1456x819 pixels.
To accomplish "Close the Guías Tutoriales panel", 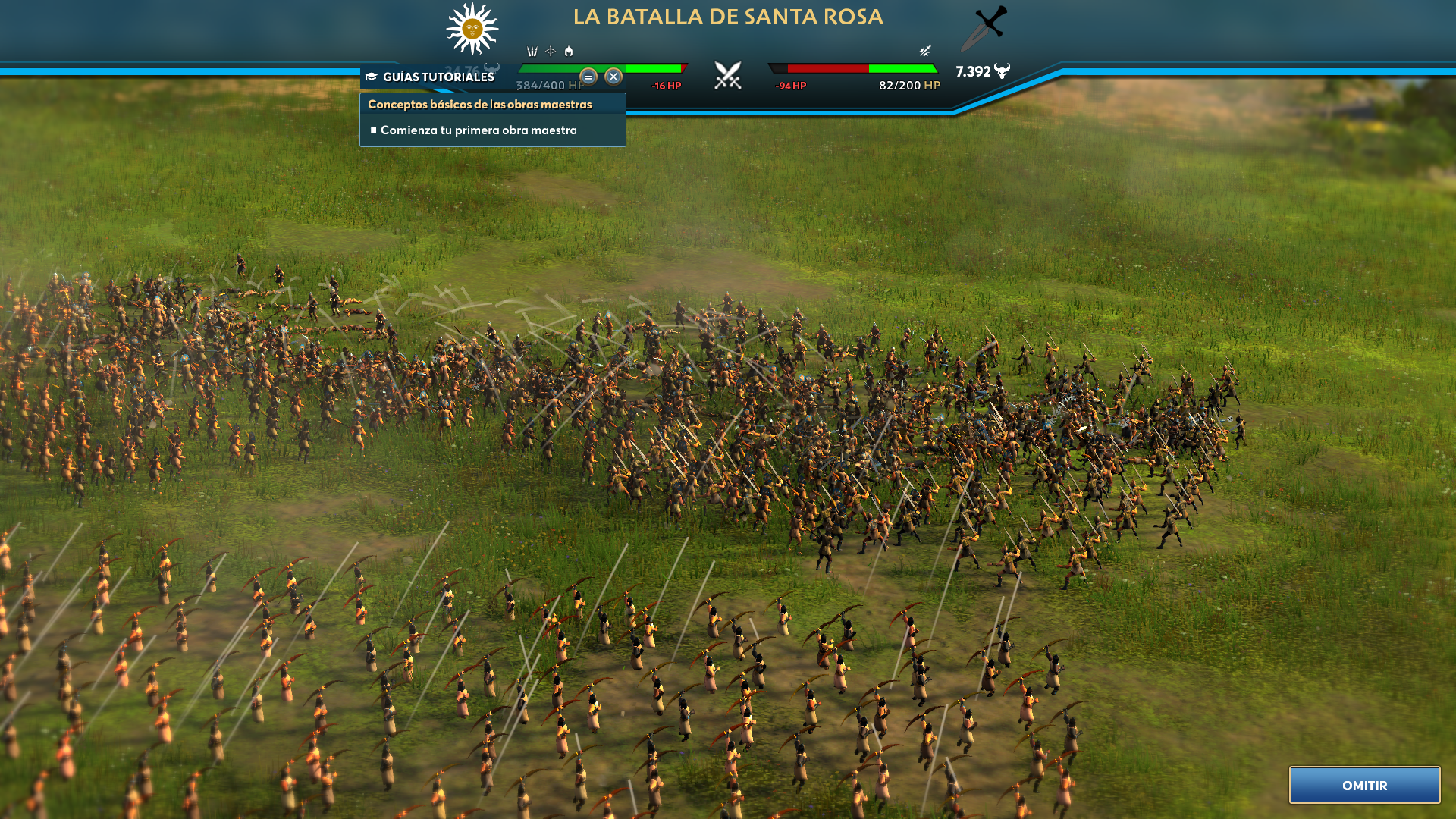I will click(x=613, y=77).
